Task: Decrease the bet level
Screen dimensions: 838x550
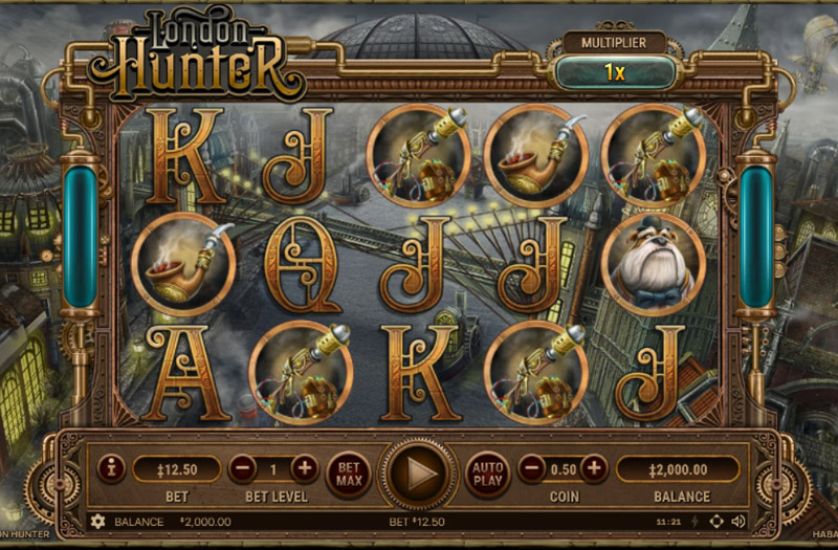Action: pyautogui.click(x=243, y=467)
